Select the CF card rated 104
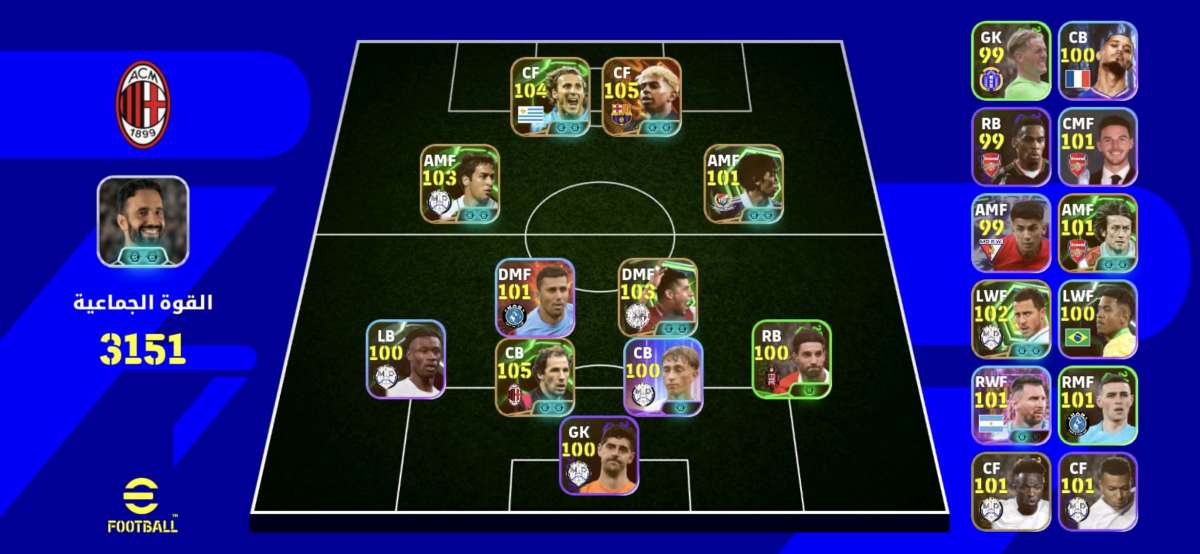 pos(550,97)
